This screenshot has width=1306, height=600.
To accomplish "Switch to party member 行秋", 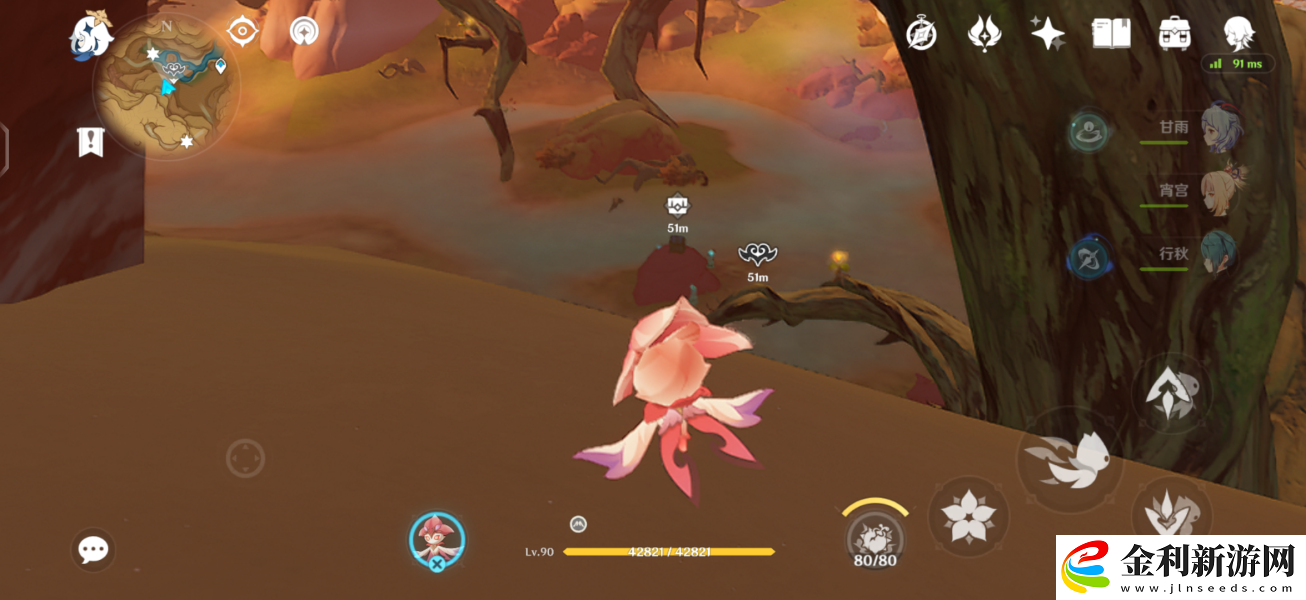I will (1219, 254).
